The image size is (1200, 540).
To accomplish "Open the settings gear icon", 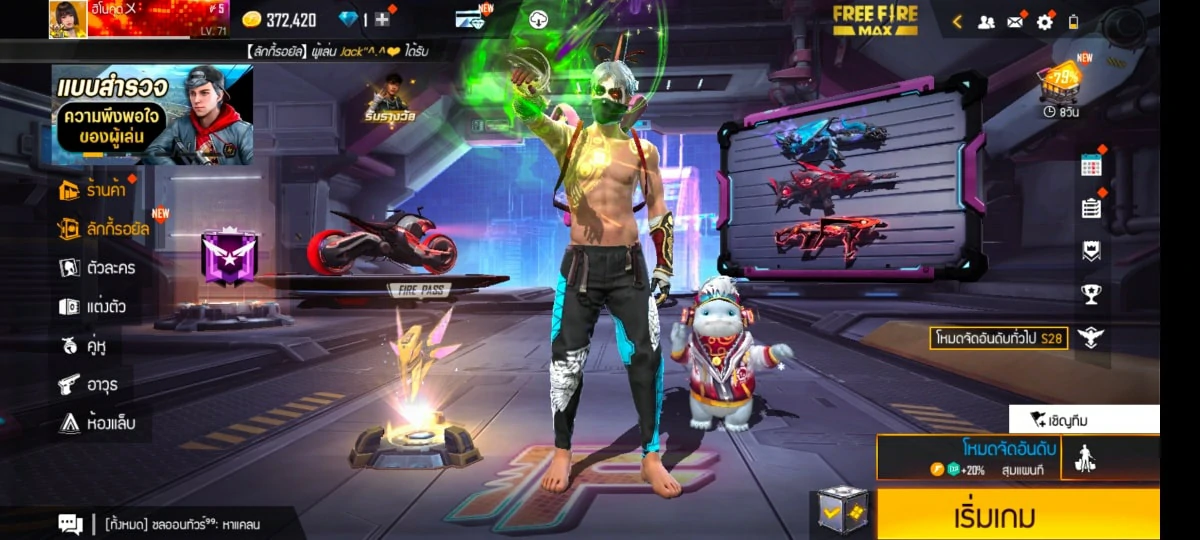I will [x=1045, y=21].
